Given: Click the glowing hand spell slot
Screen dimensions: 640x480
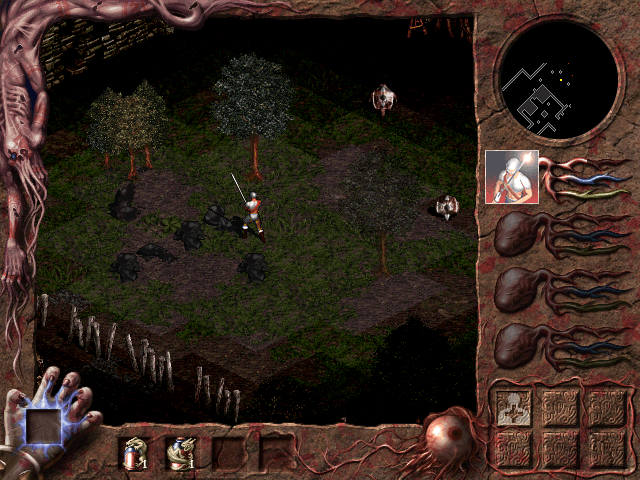Looking at the screenshot, I should point(44,428).
